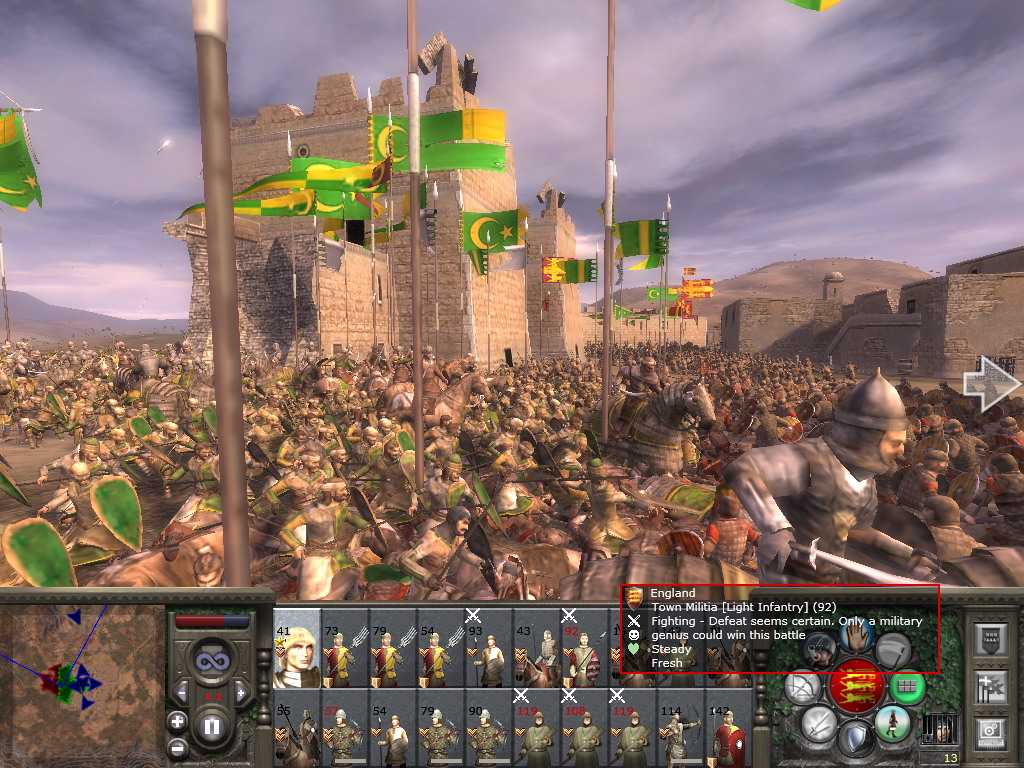Order units to halt with hand icon
1024x768 pixels.
tap(857, 635)
